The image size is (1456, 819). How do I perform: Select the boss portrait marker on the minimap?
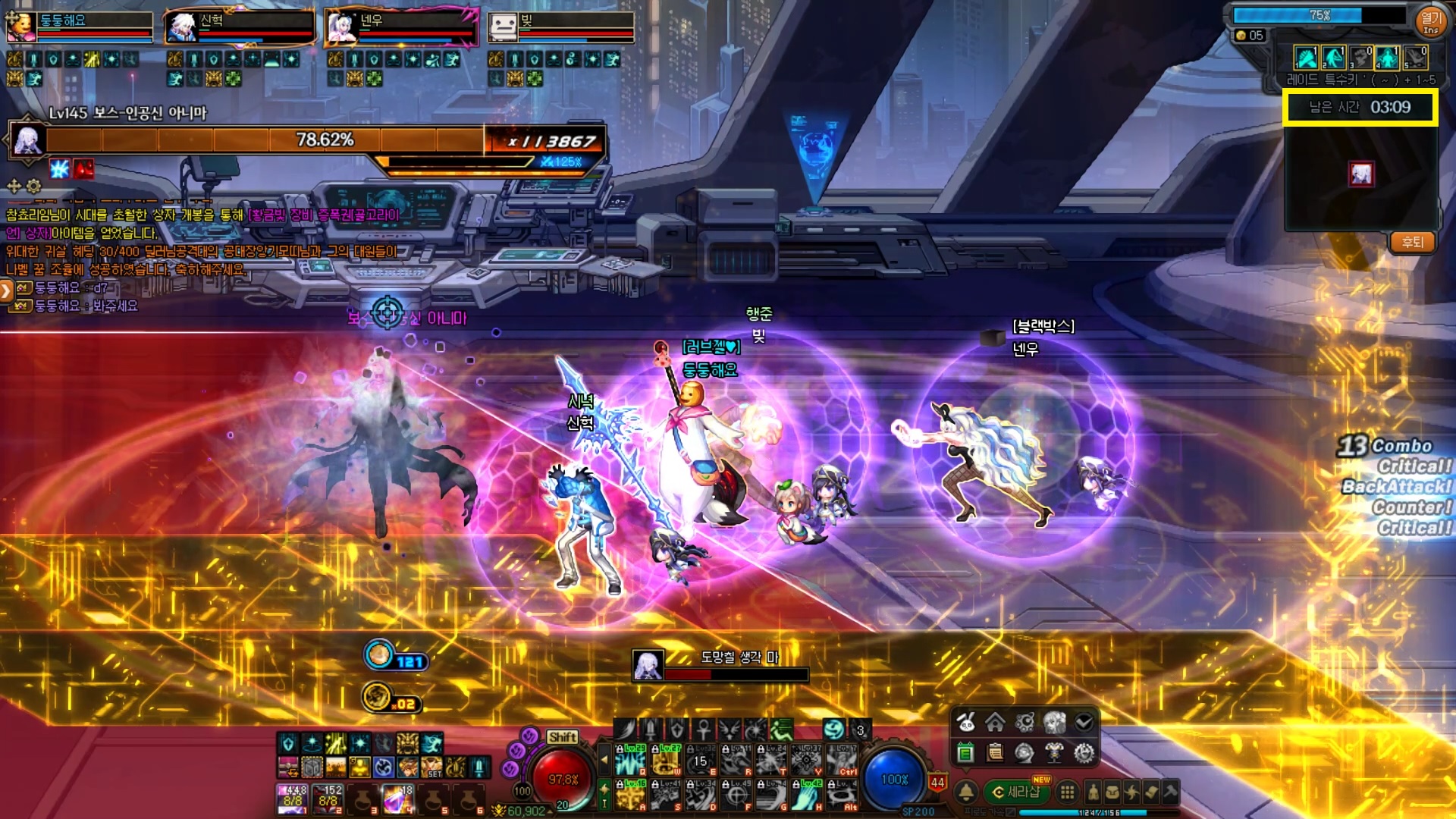[x=1361, y=174]
